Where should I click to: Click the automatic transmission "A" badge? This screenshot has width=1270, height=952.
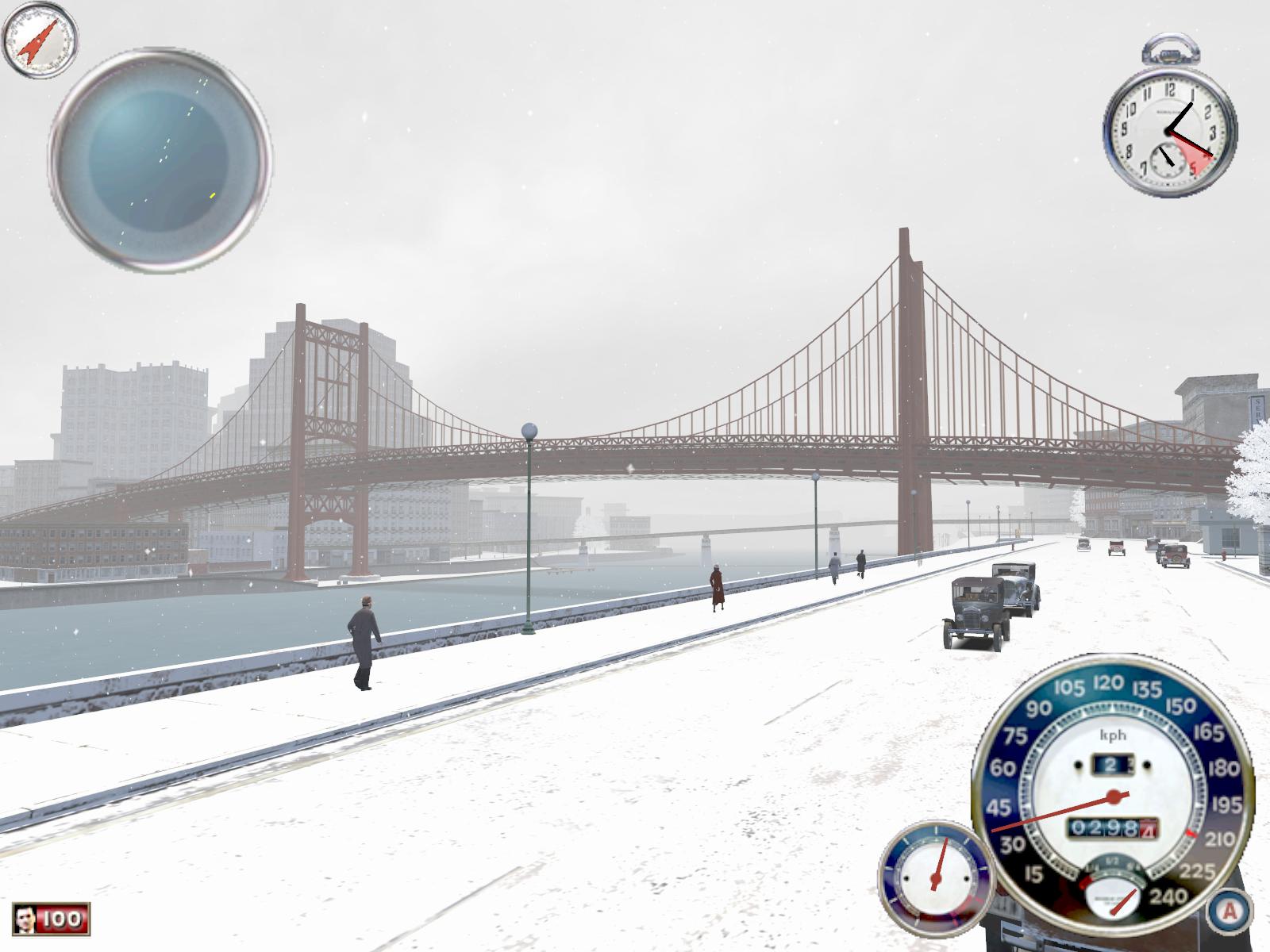click(1230, 911)
